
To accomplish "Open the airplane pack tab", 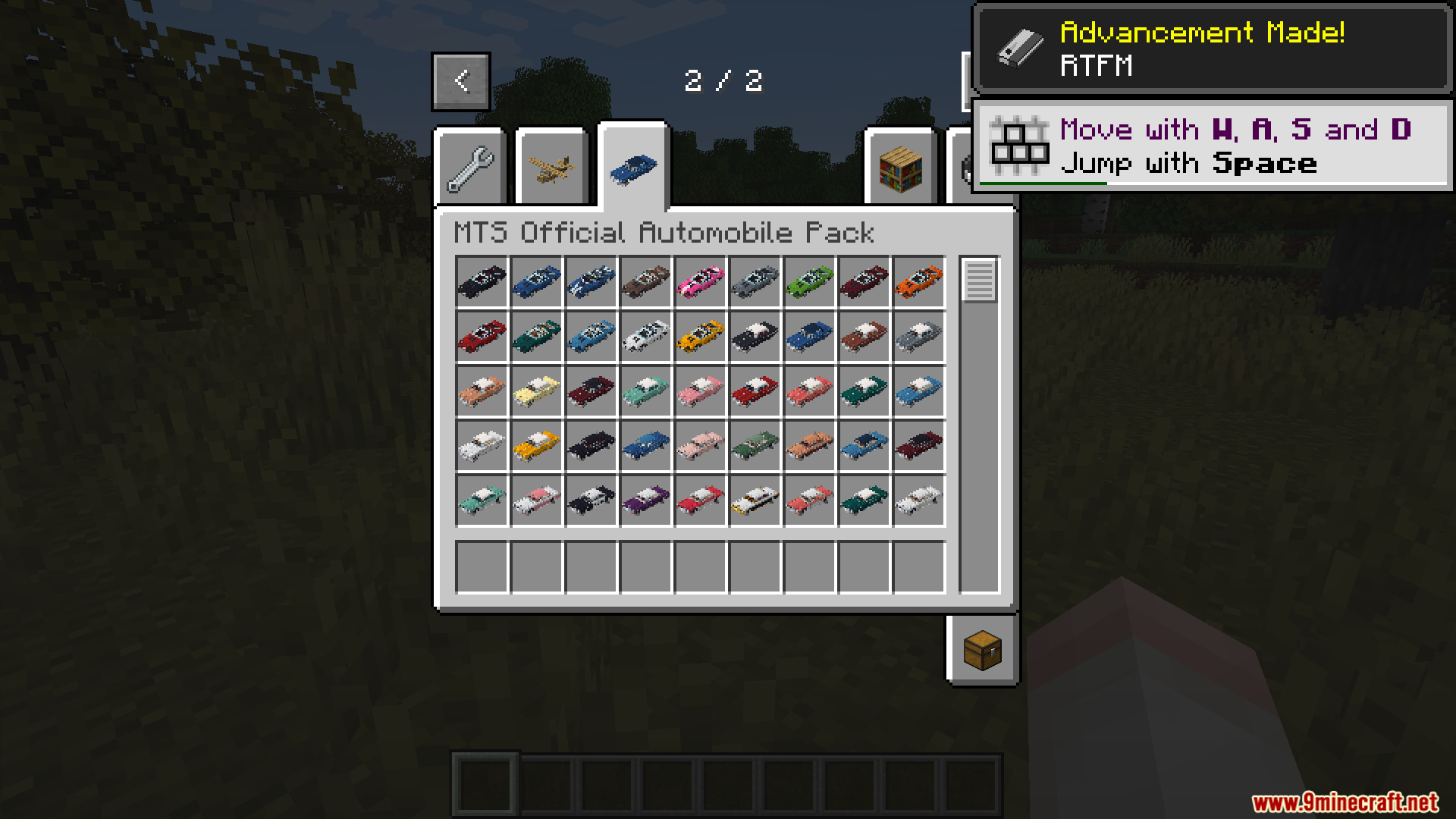I will [x=552, y=166].
